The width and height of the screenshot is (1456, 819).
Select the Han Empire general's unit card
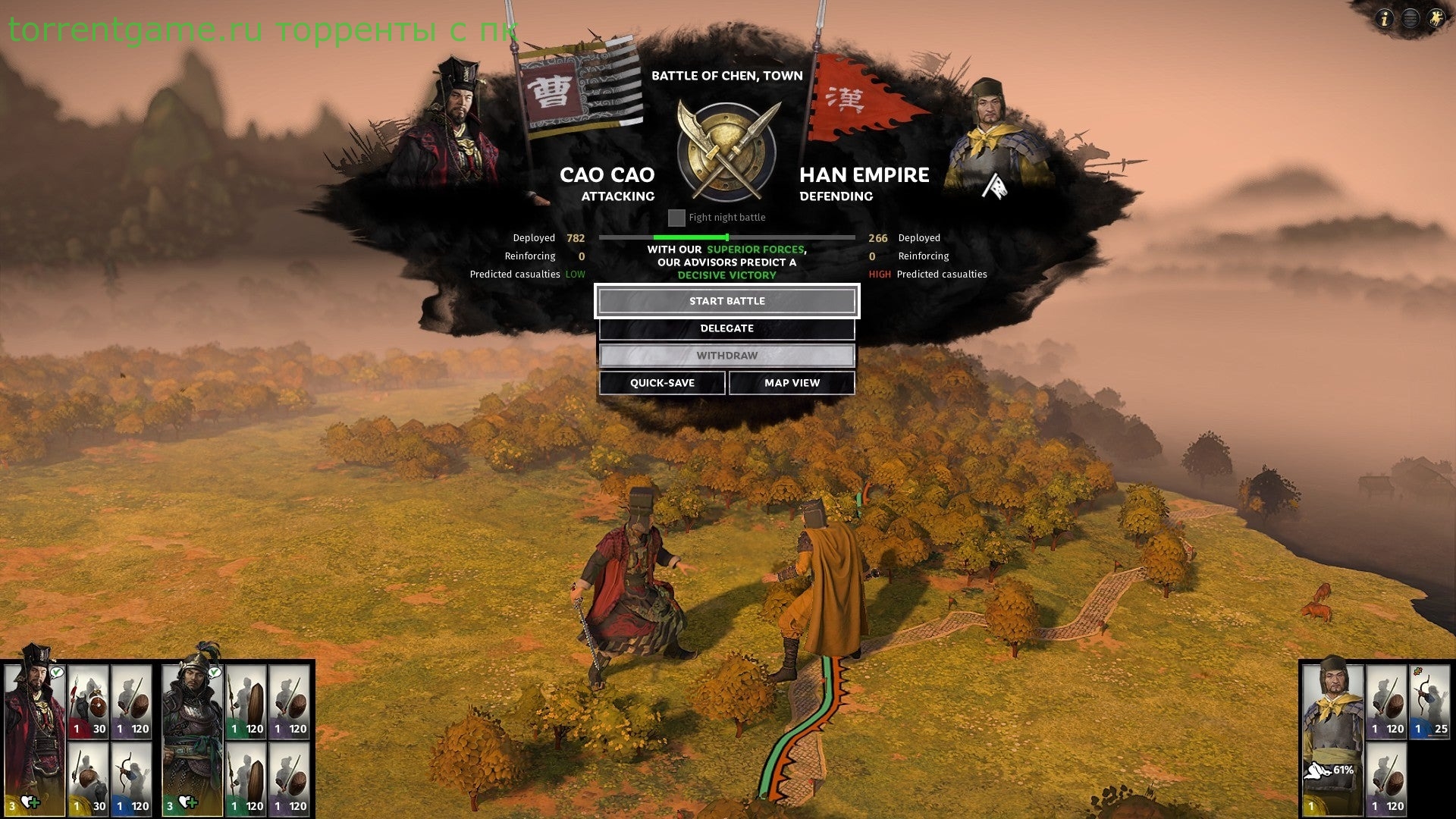pyautogui.click(x=1332, y=736)
